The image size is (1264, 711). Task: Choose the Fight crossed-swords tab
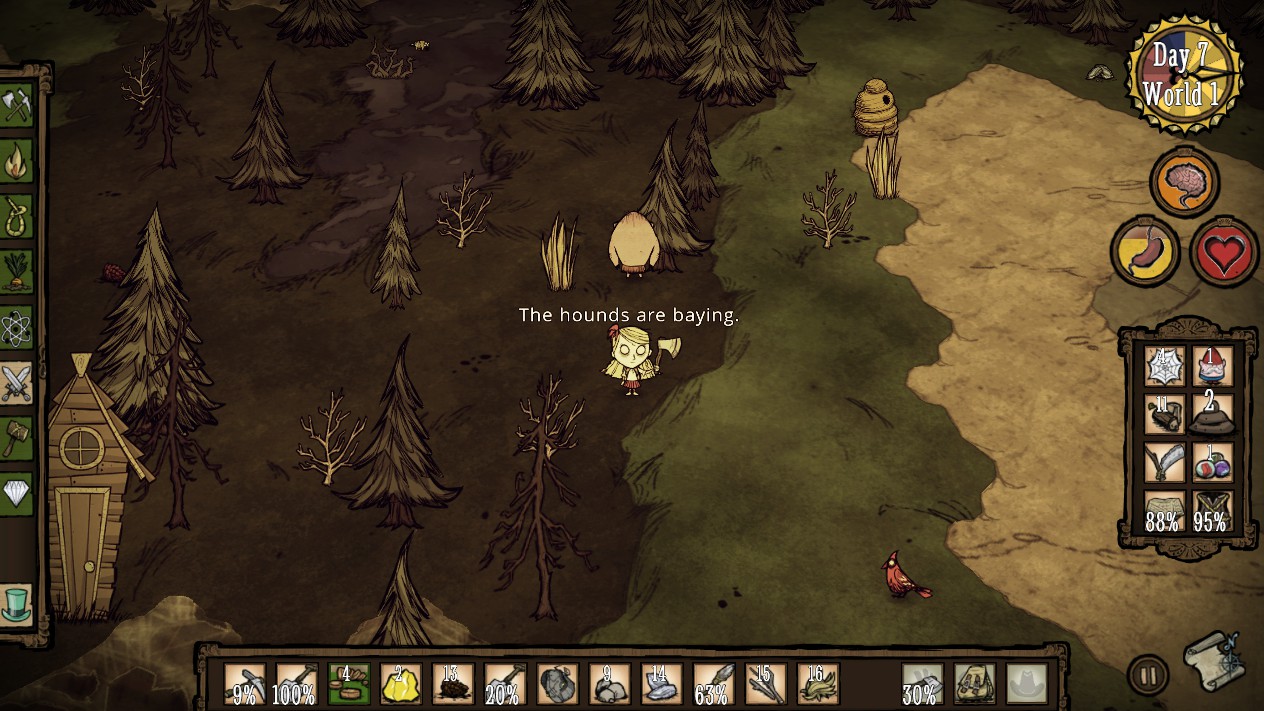point(18,382)
